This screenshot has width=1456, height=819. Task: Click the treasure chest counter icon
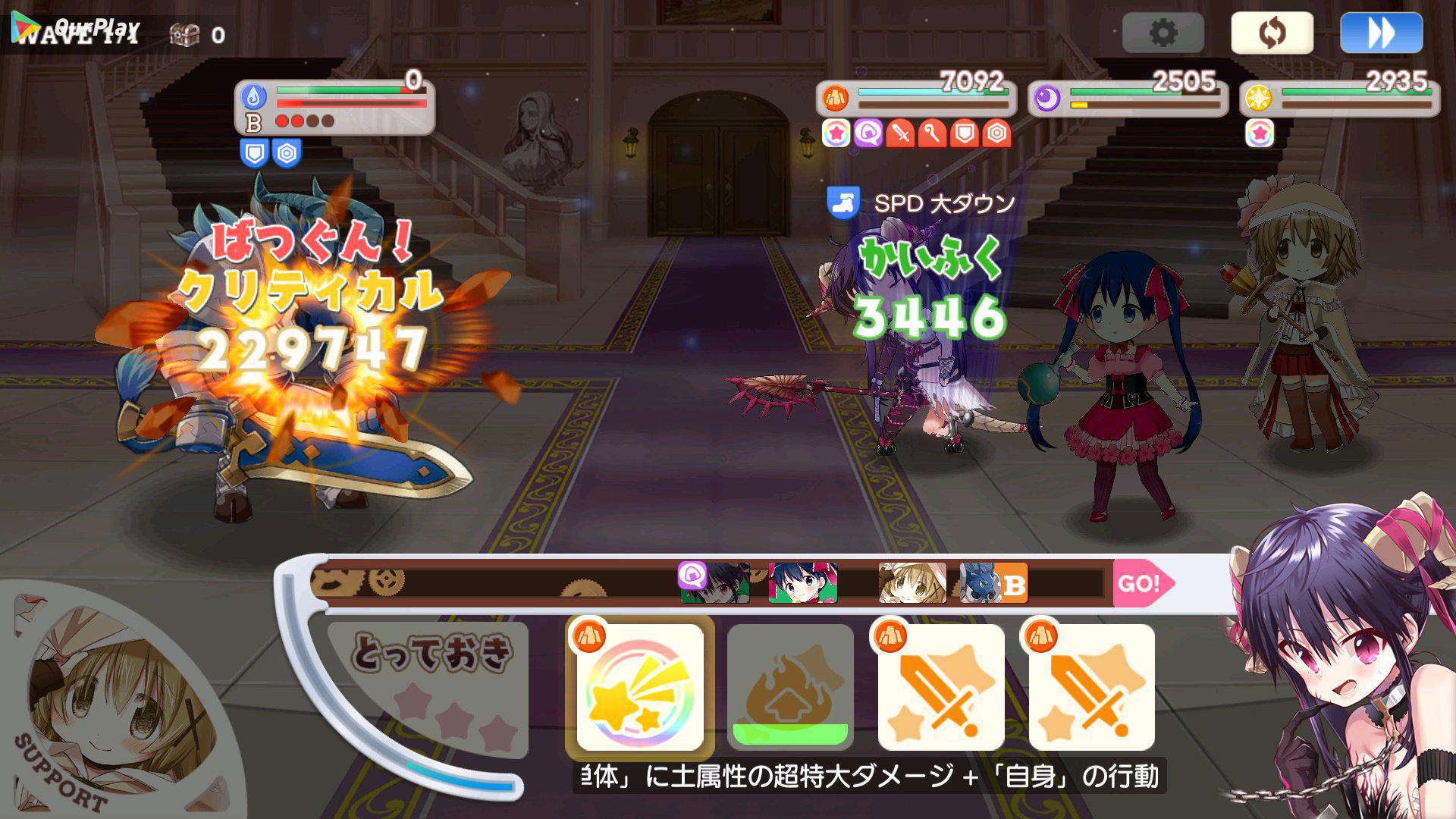pyautogui.click(x=184, y=34)
